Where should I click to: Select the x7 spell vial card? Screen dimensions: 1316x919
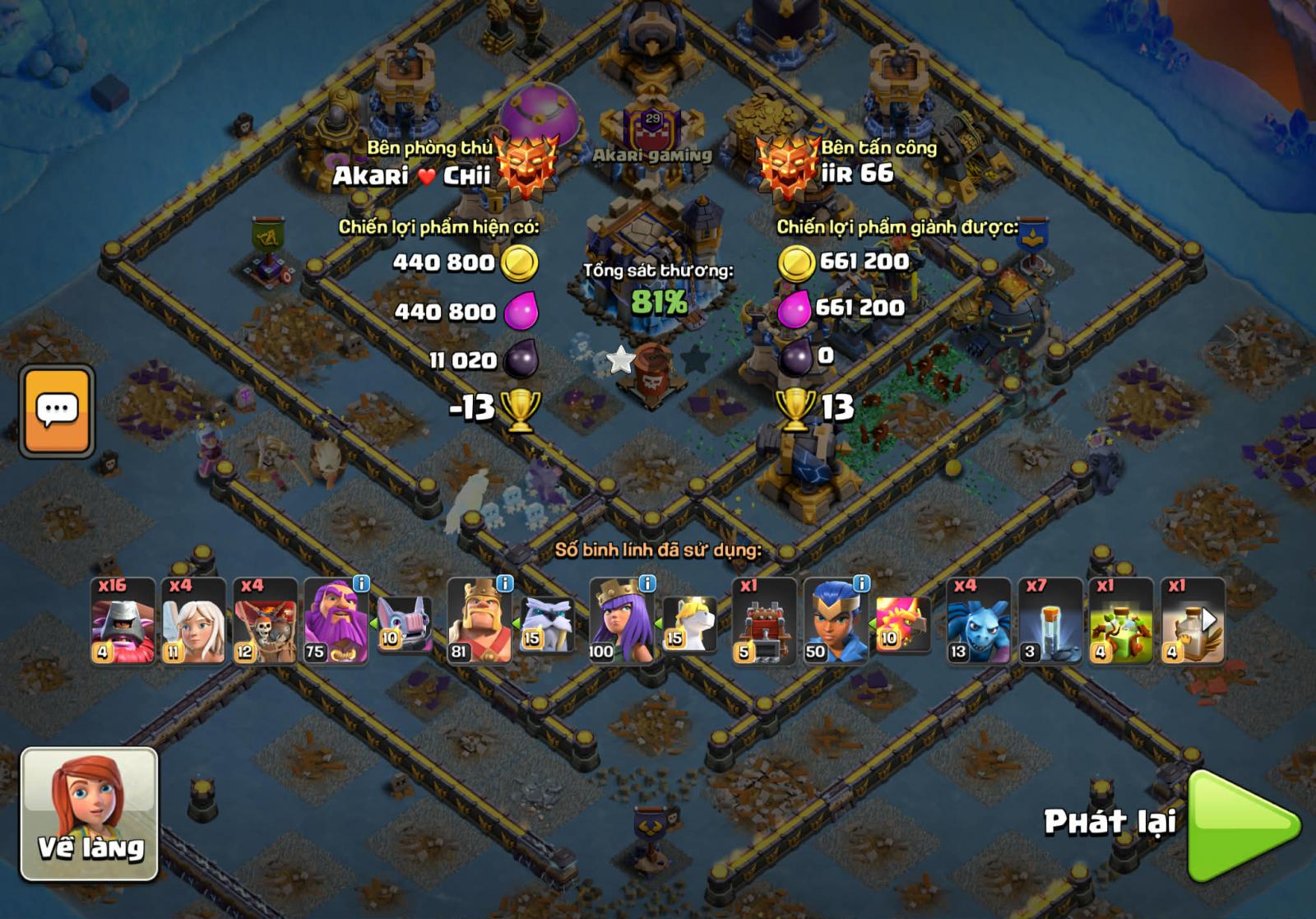coord(1050,620)
